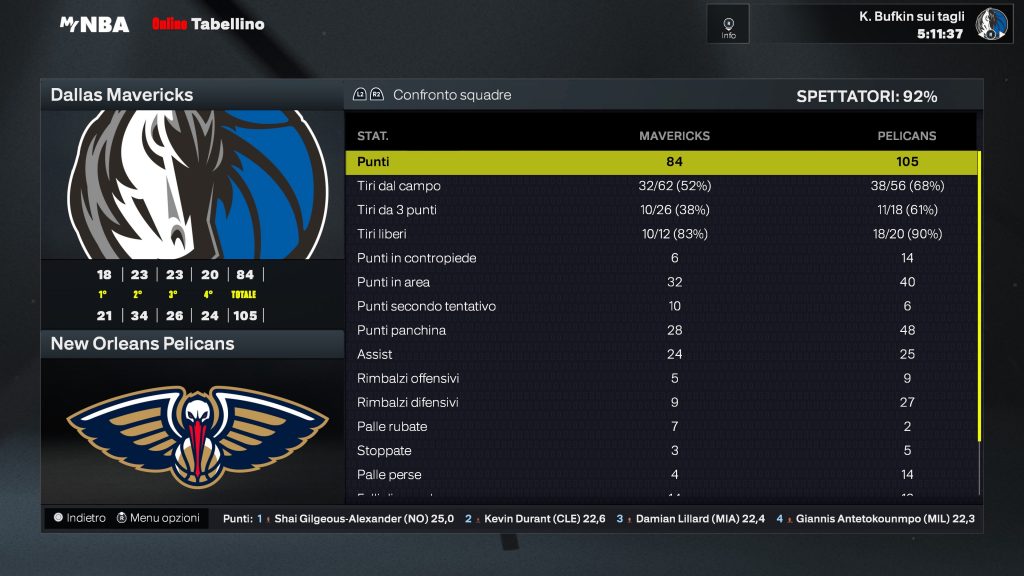Choose the Punti secondo tentativo row

(x=661, y=306)
